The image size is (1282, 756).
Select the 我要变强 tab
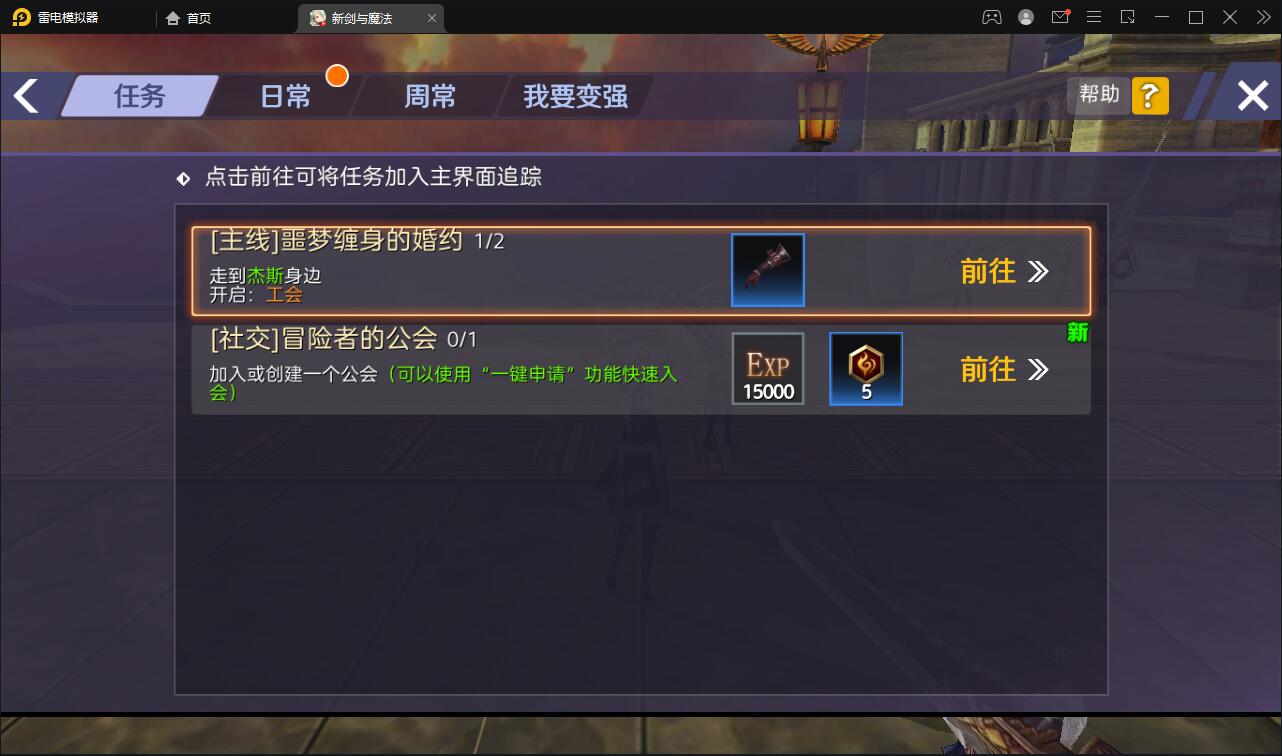tap(573, 96)
